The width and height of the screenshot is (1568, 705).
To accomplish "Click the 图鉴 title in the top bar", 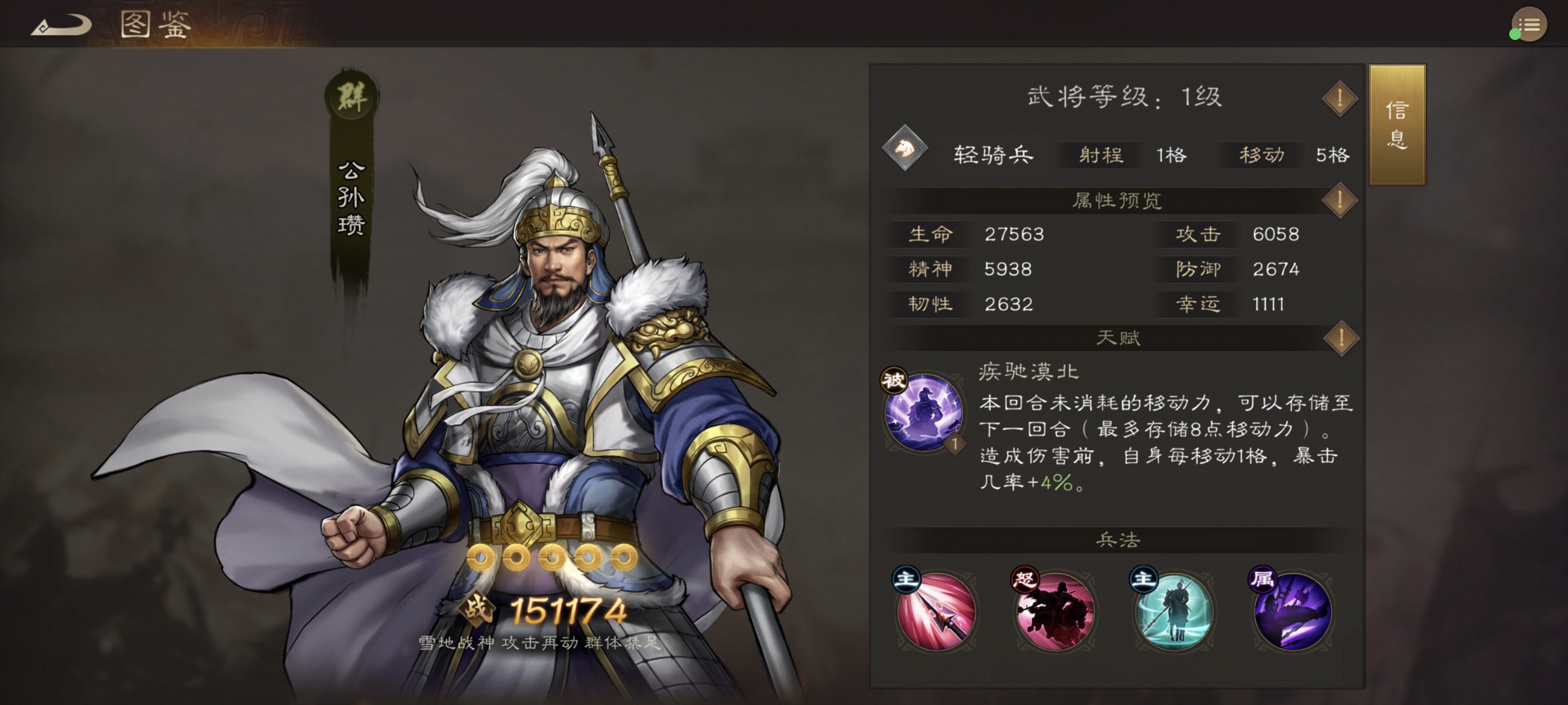I will click(x=156, y=26).
